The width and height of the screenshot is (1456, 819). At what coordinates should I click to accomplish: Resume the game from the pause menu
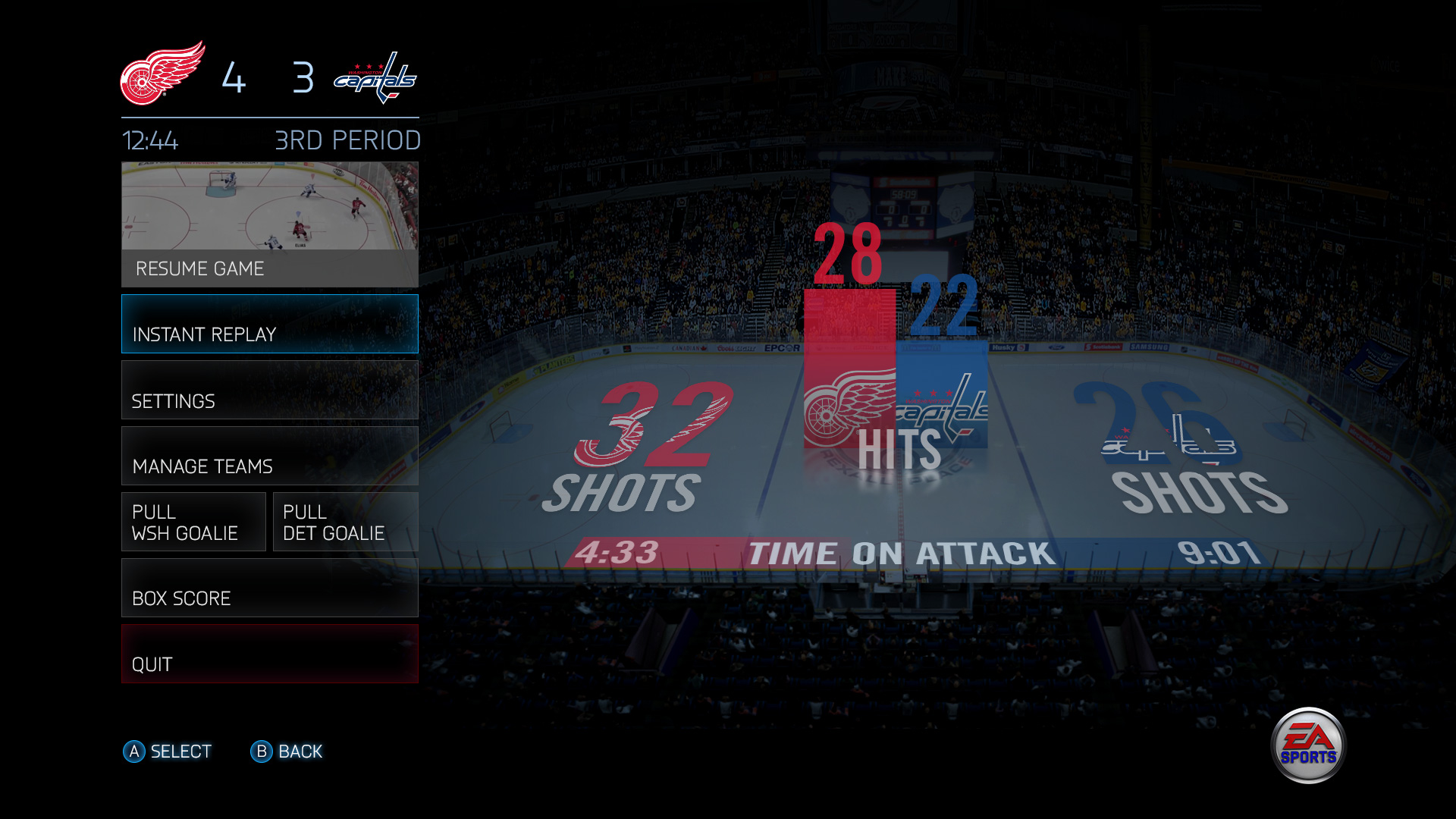pos(269,225)
